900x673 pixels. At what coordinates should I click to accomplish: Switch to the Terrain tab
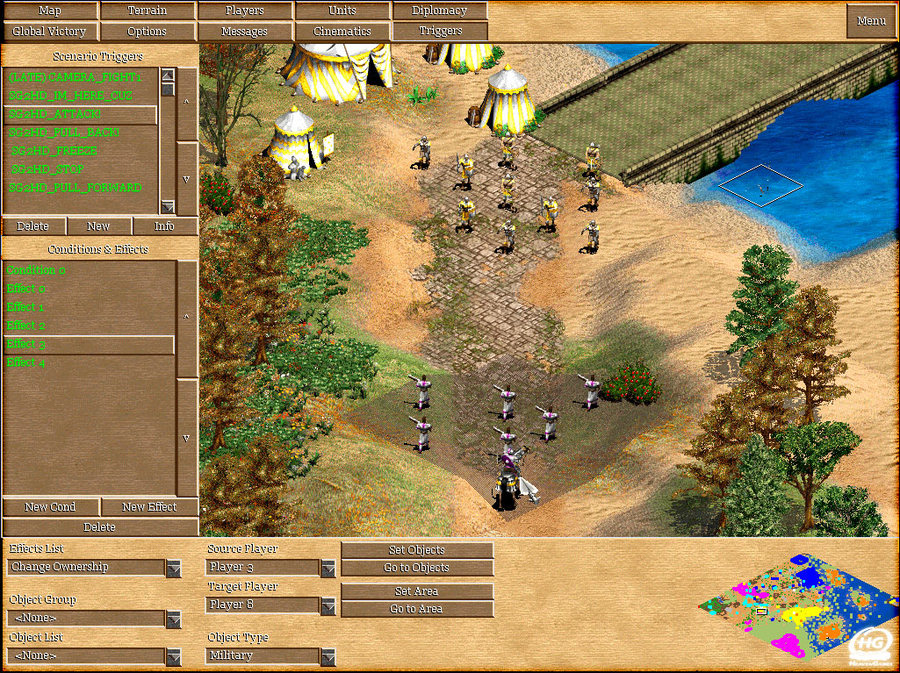147,11
